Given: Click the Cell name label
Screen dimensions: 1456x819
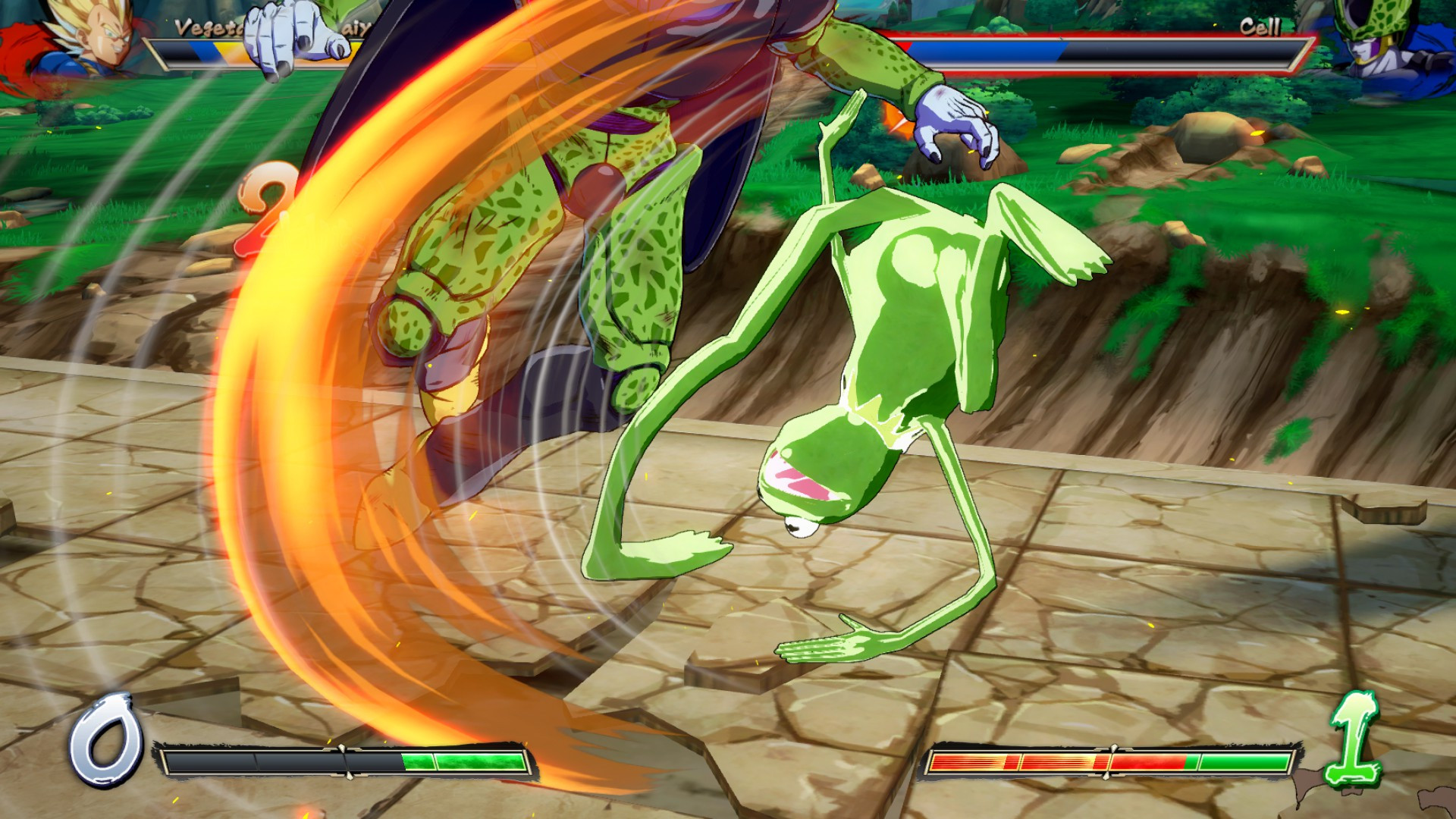Looking at the screenshot, I should tap(1263, 28).
